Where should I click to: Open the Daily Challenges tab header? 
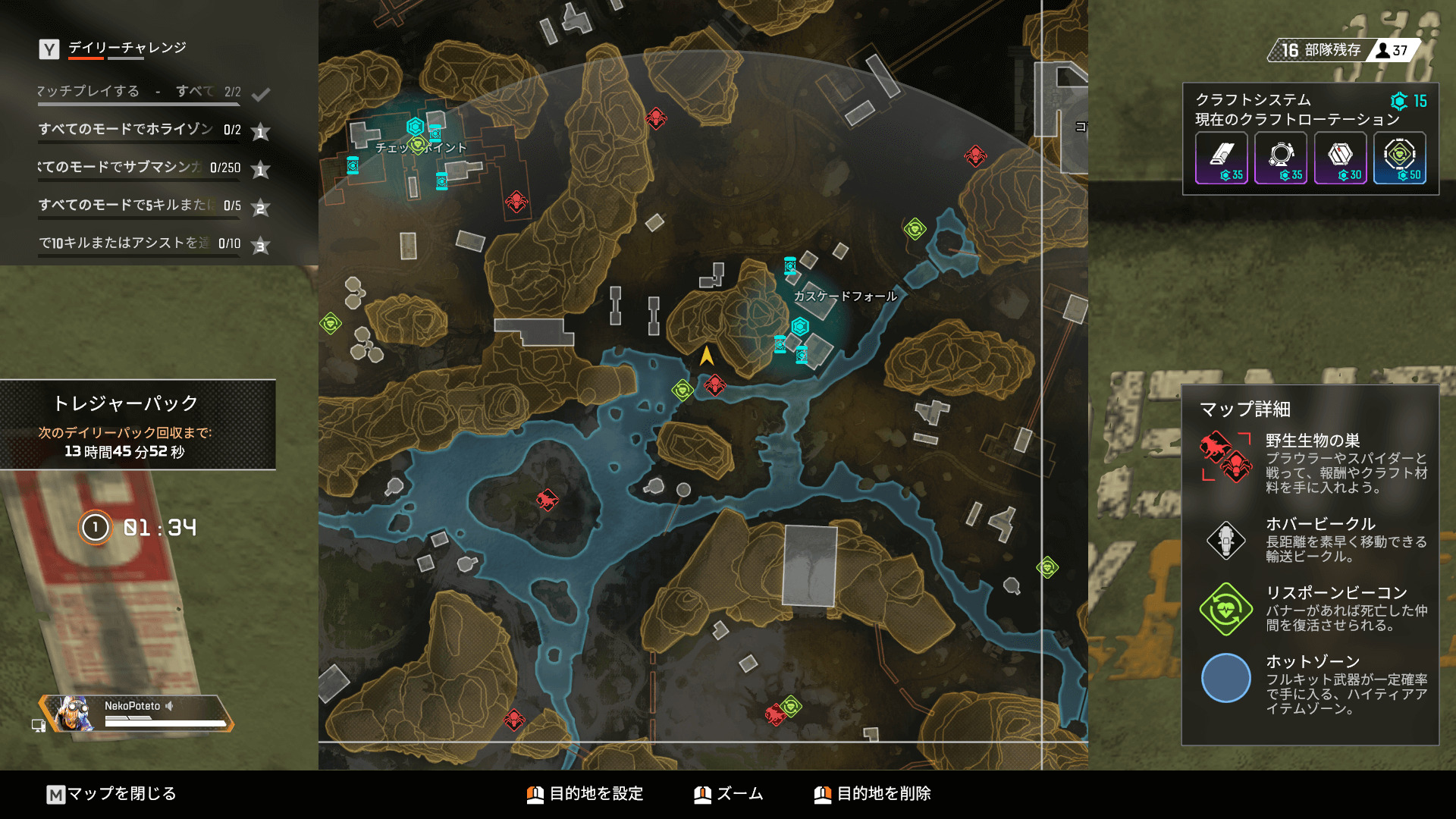[127, 48]
